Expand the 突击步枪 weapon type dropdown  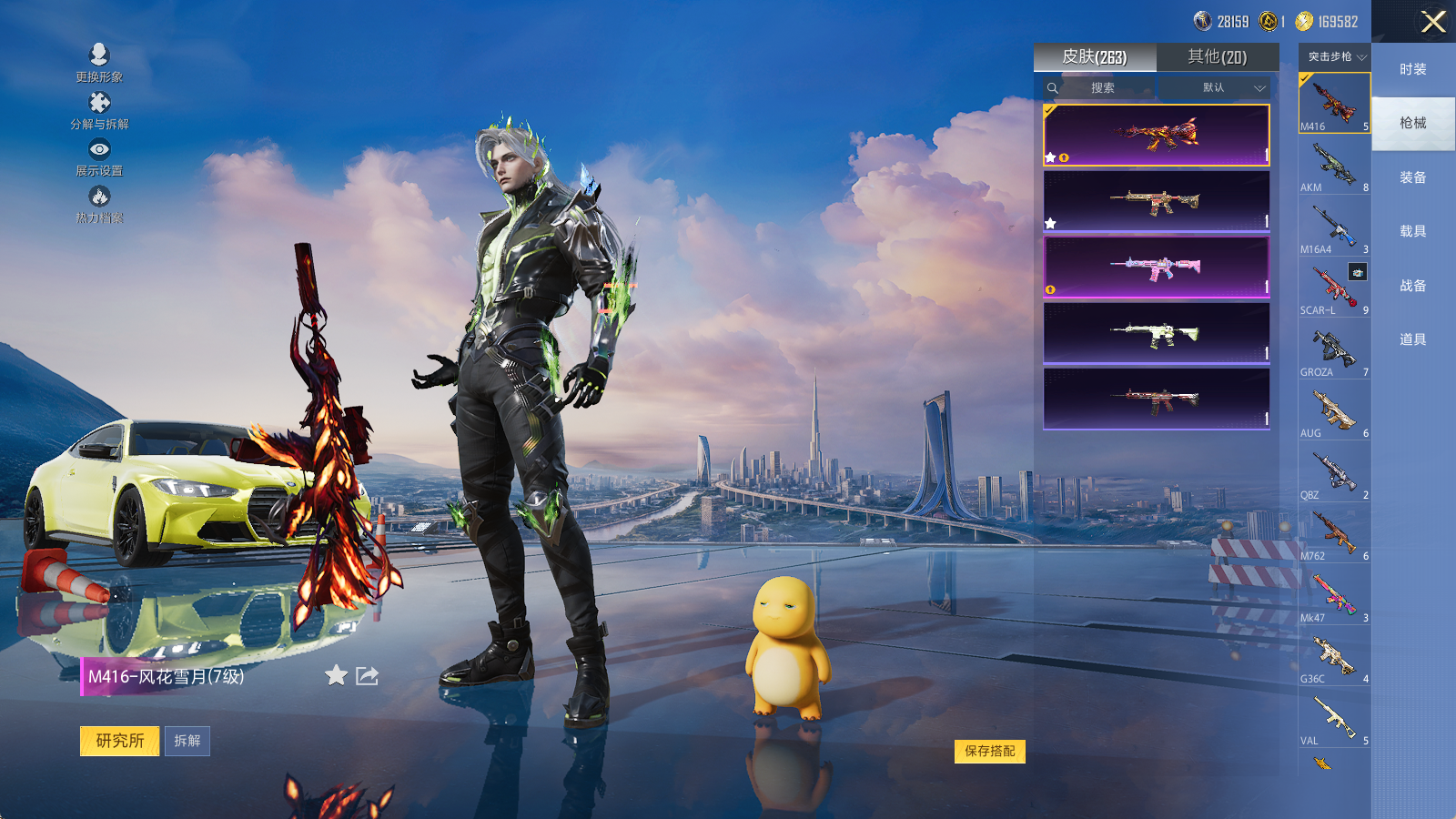tap(1335, 56)
